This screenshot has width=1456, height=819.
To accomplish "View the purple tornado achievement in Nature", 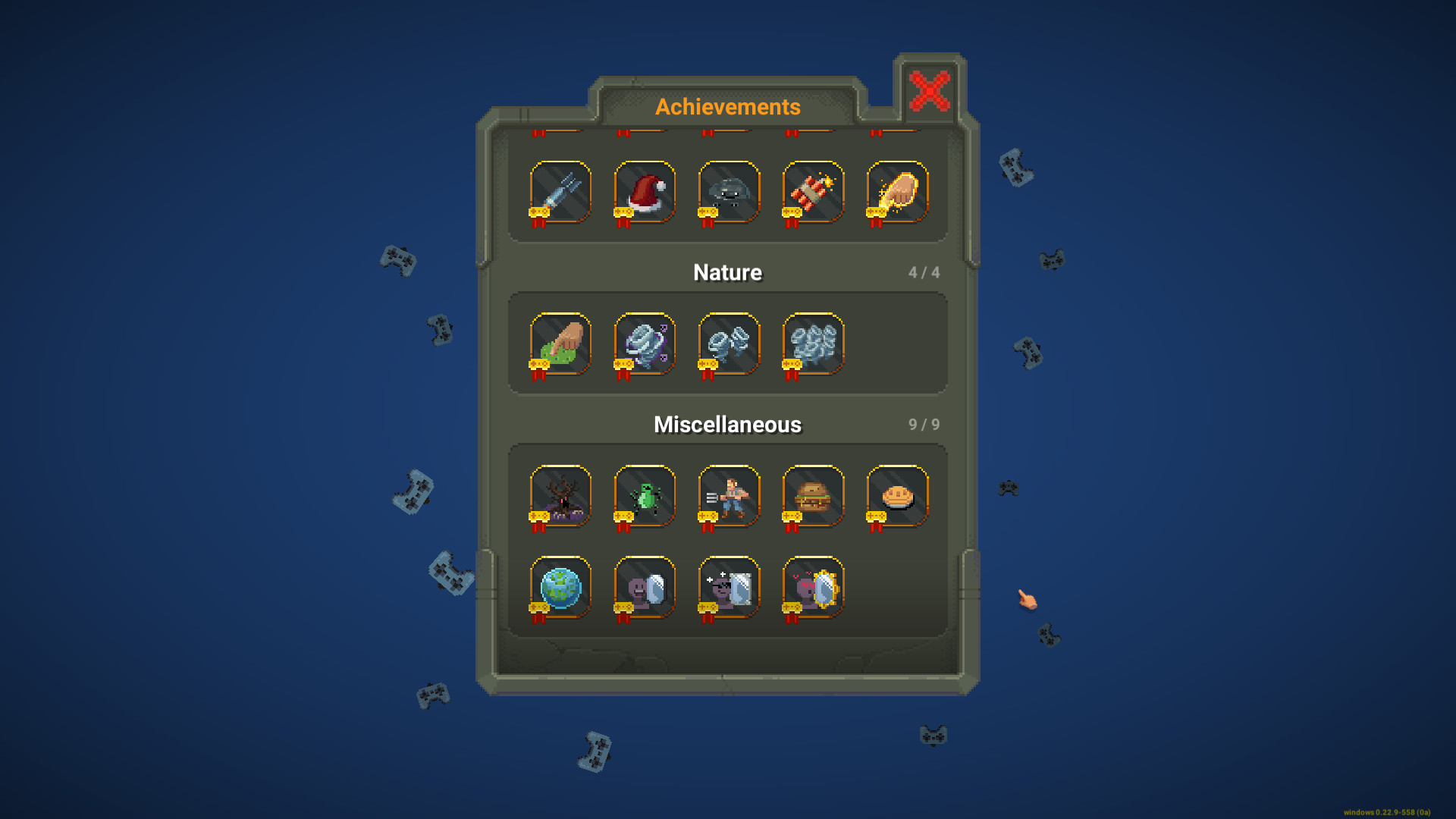I will coord(643,343).
